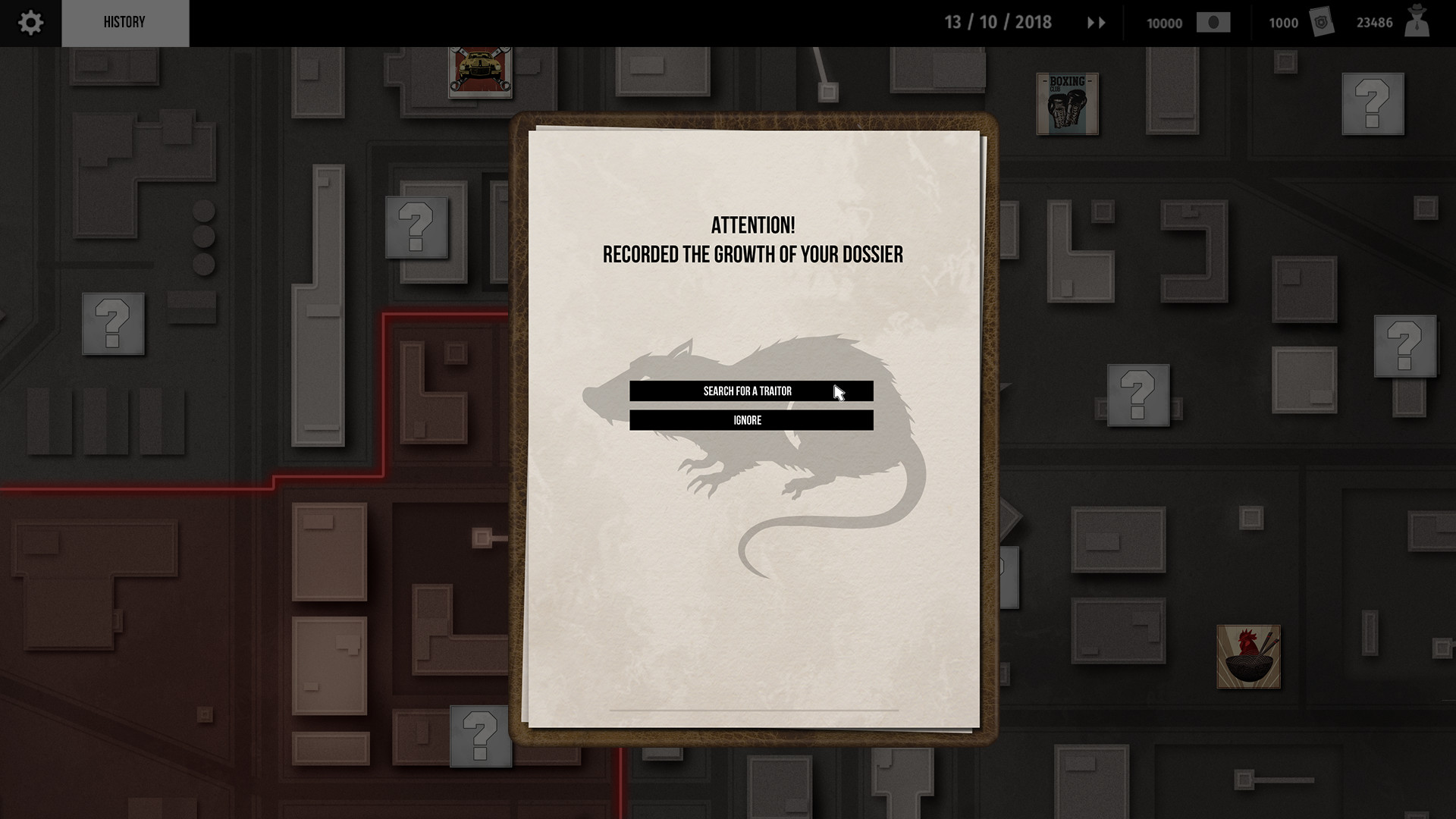Click the fast-forward time arrows
Image resolution: width=1456 pixels, height=819 pixels.
pyautogui.click(x=1095, y=23)
